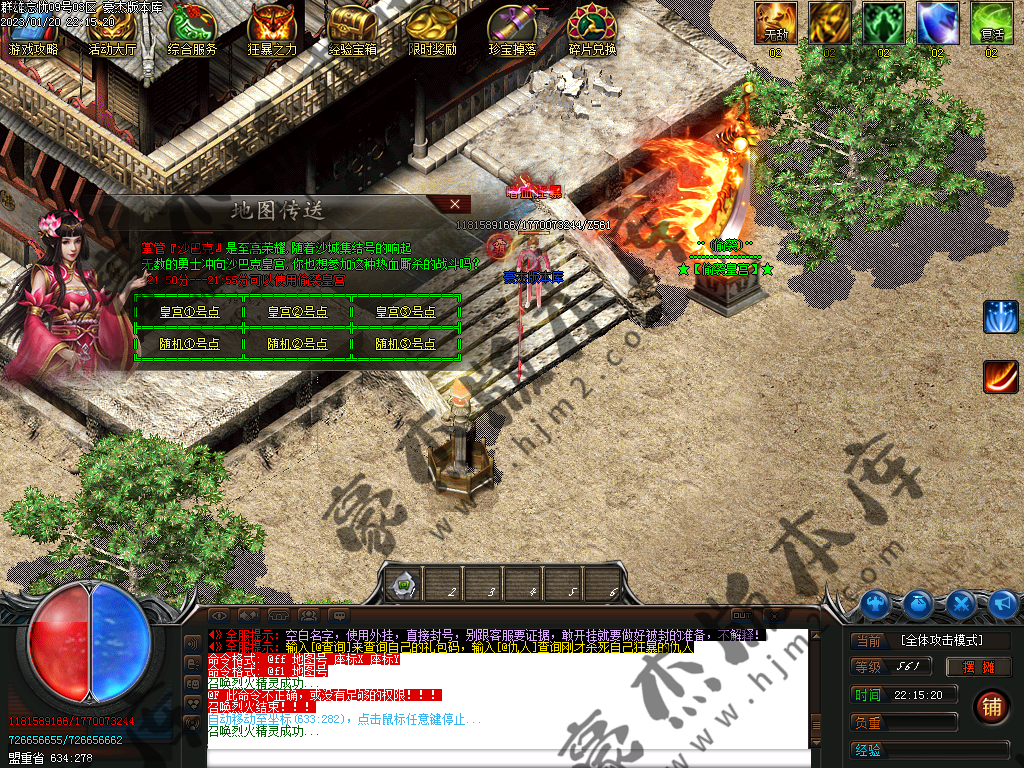The width and height of the screenshot is (1024, 768).
Task: Open the 游戏攻略 game guide
Action: (32, 30)
